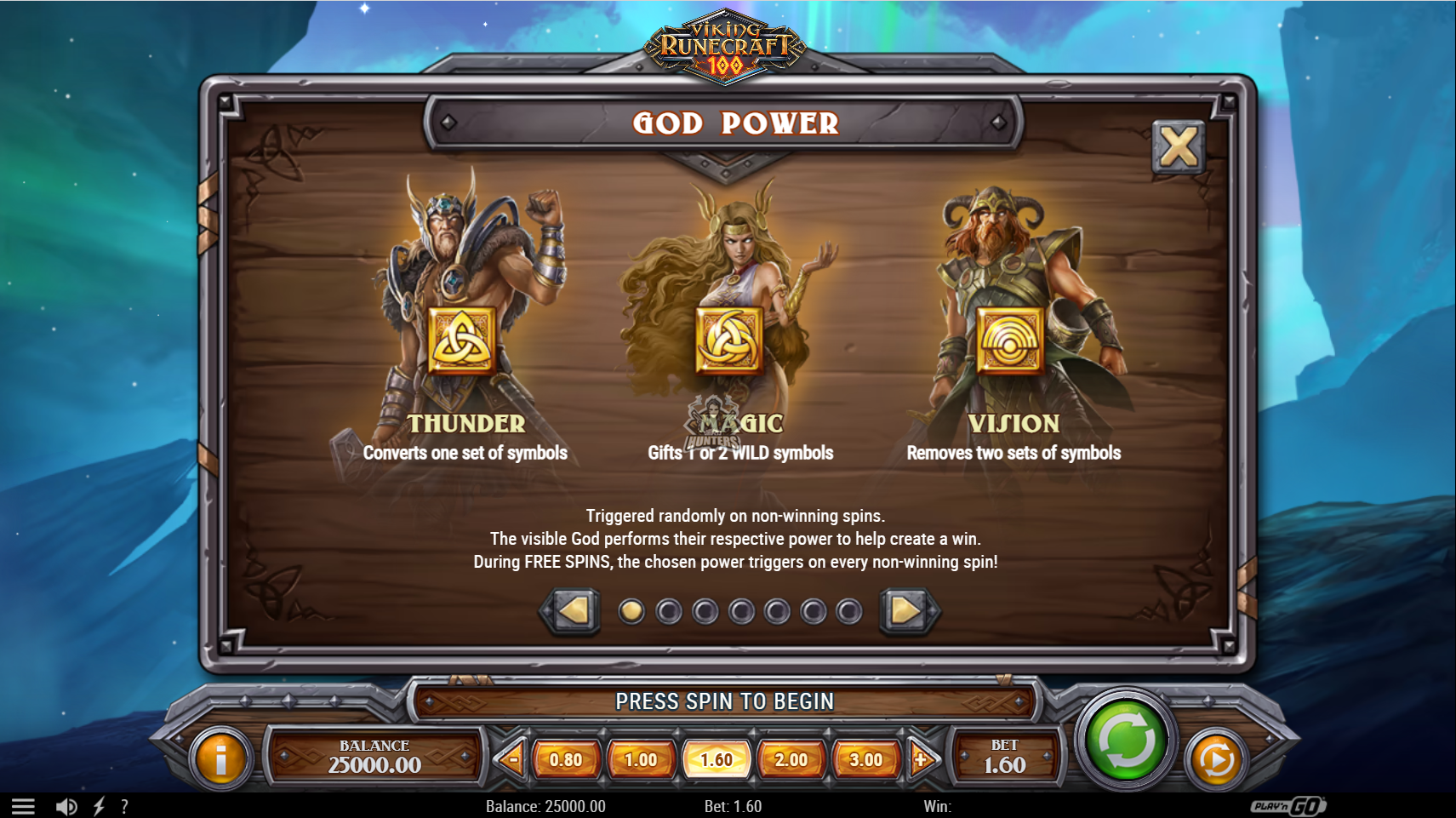The width and height of the screenshot is (1456, 818).
Task: Set bet to 2.00
Action: point(791,760)
